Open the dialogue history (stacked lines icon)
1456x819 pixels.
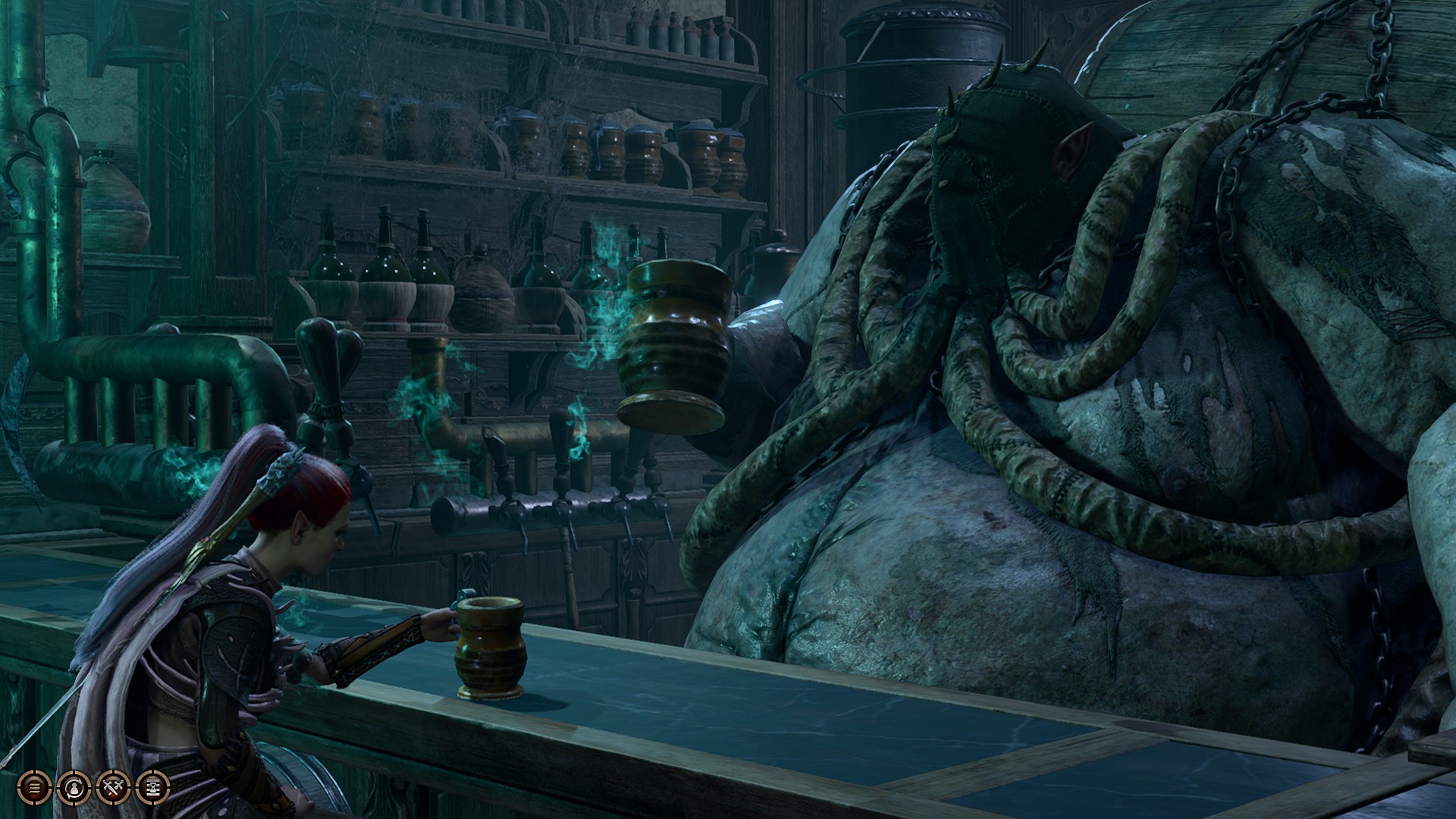tap(33, 789)
